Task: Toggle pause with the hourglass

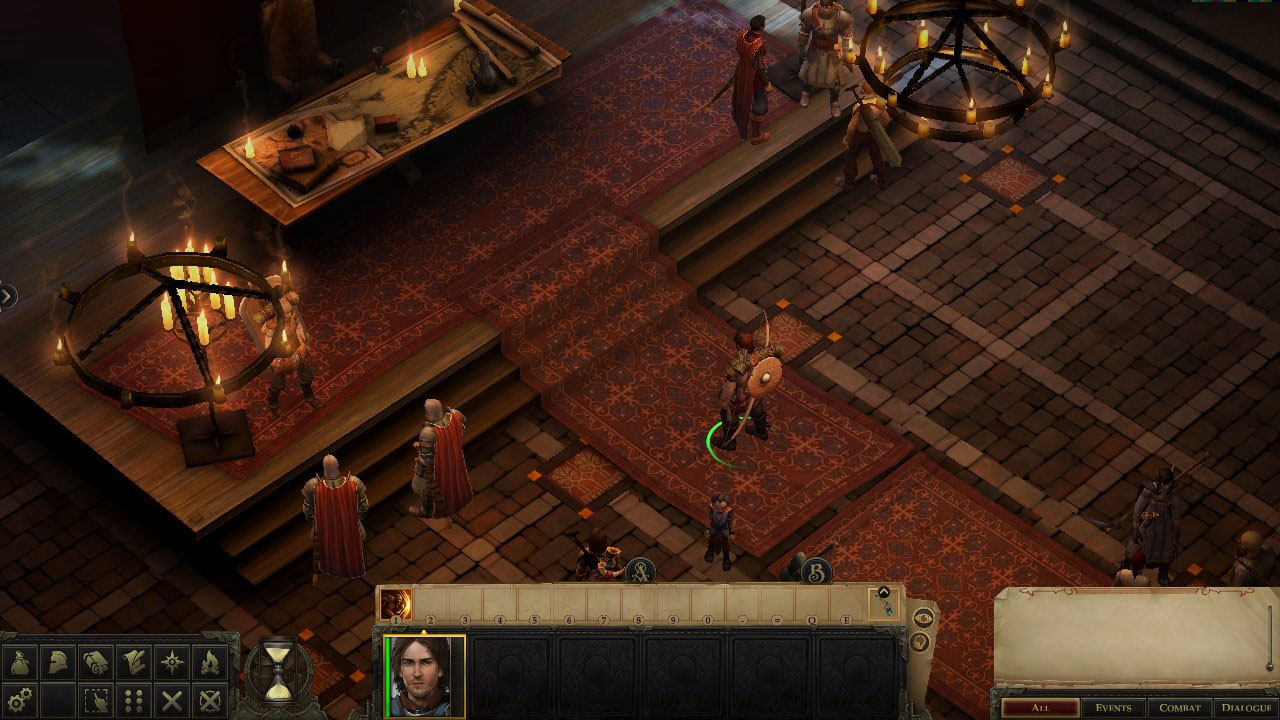Action: pyautogui.click(x=278, y=670)
